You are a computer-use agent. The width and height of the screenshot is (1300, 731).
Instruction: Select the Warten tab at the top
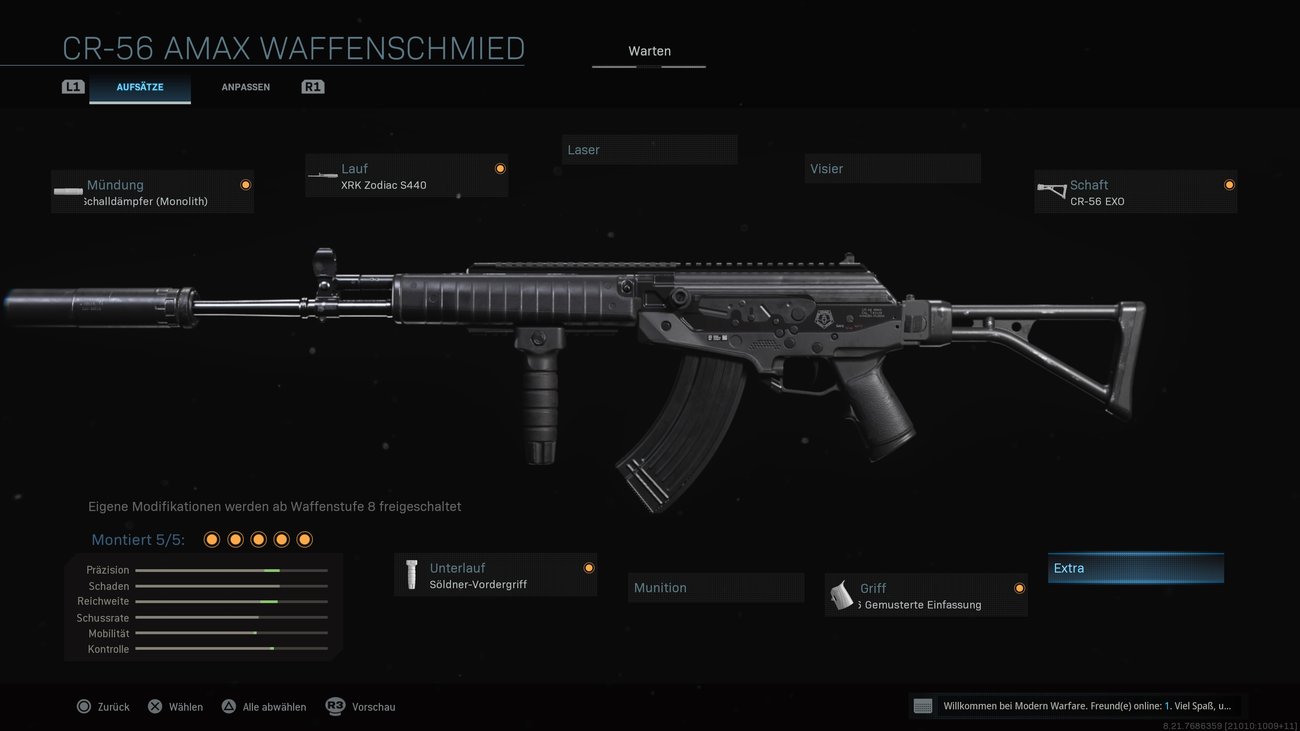(x=649, y=50)
